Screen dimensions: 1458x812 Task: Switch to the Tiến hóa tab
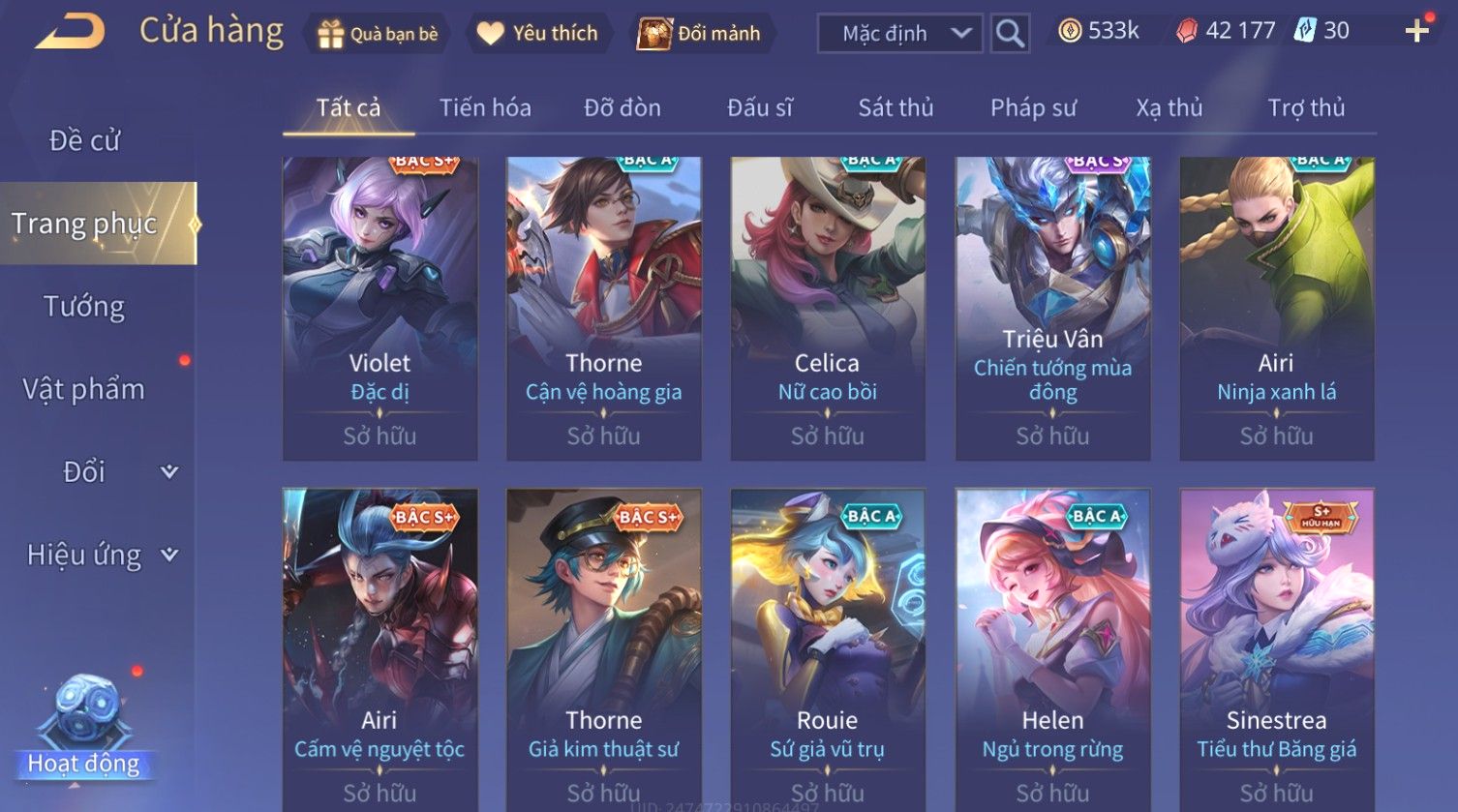tap(485, 107)
